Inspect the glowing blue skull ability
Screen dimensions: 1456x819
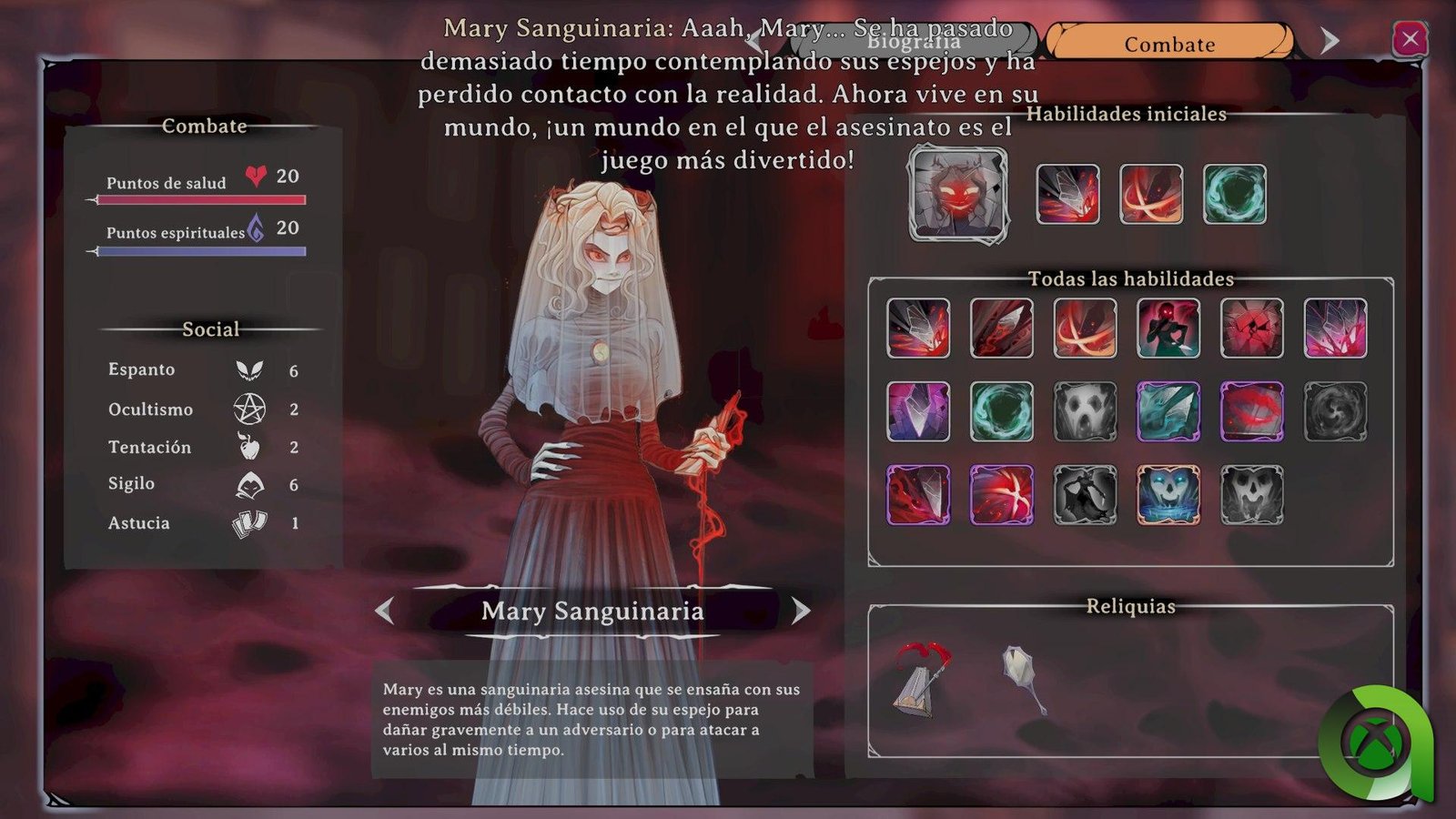click(x=1168, y=495)
